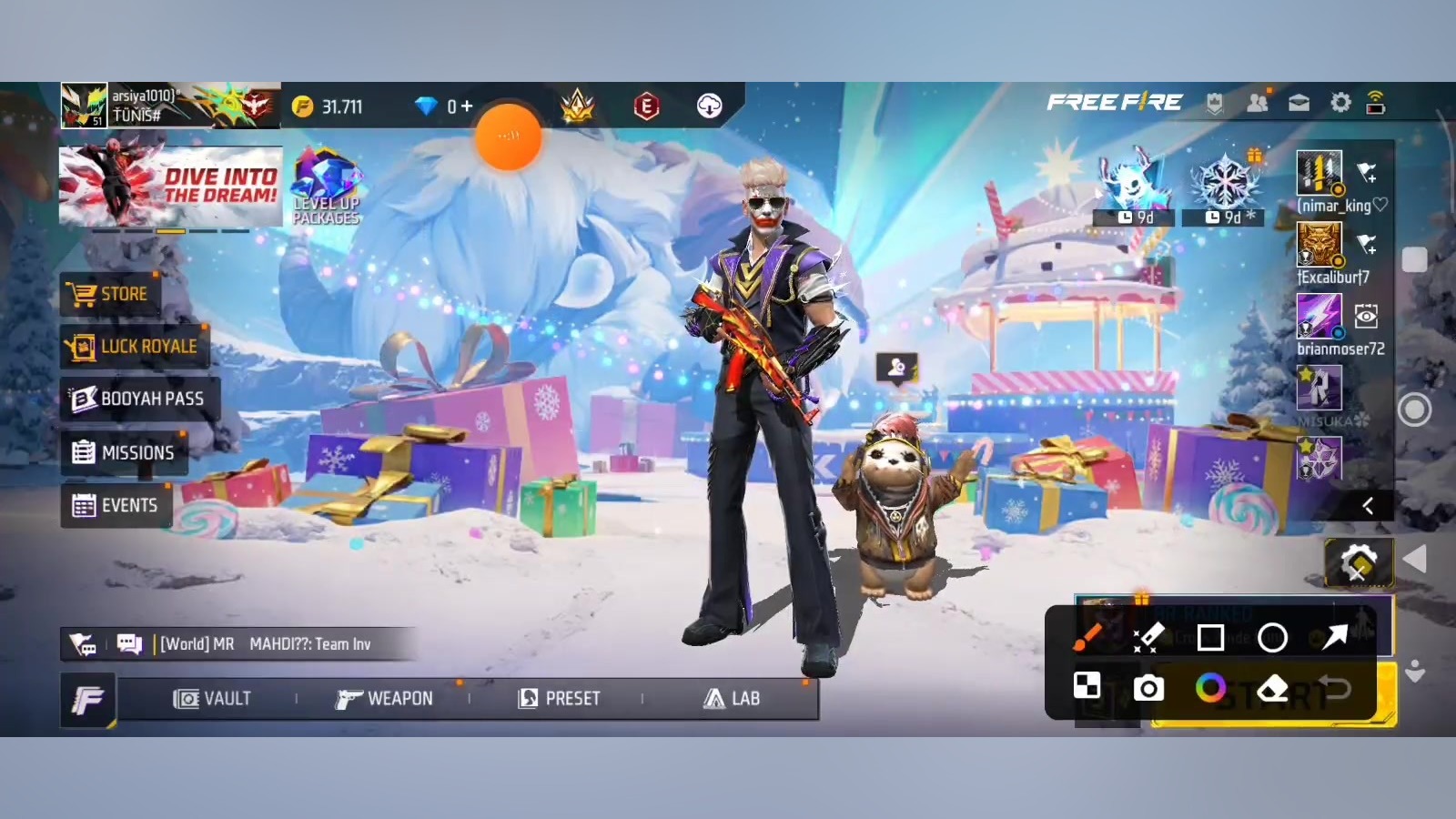Switch to the Weapon tab

tap(384, 699)
